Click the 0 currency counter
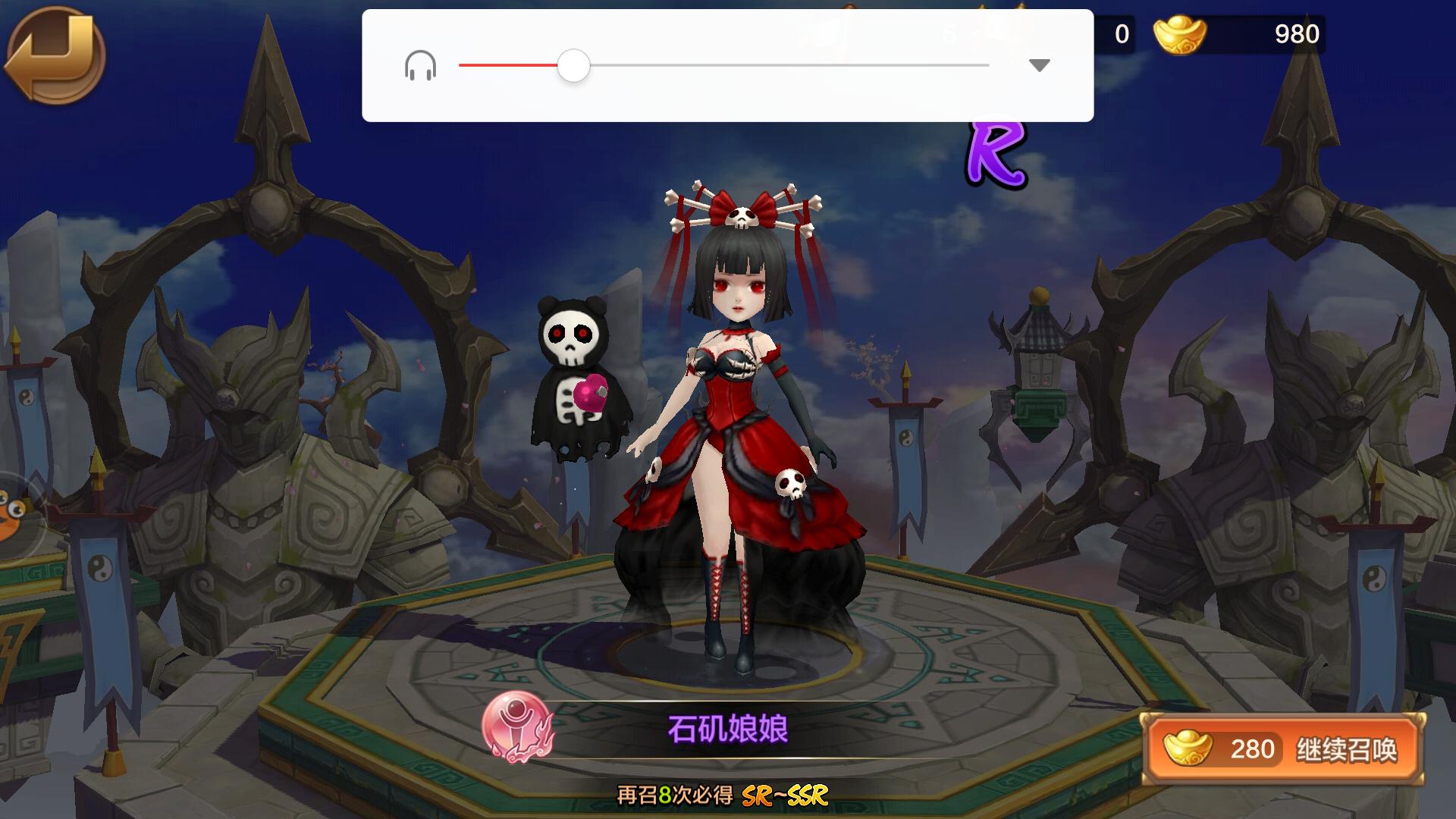 click(x=1122, y=33)
